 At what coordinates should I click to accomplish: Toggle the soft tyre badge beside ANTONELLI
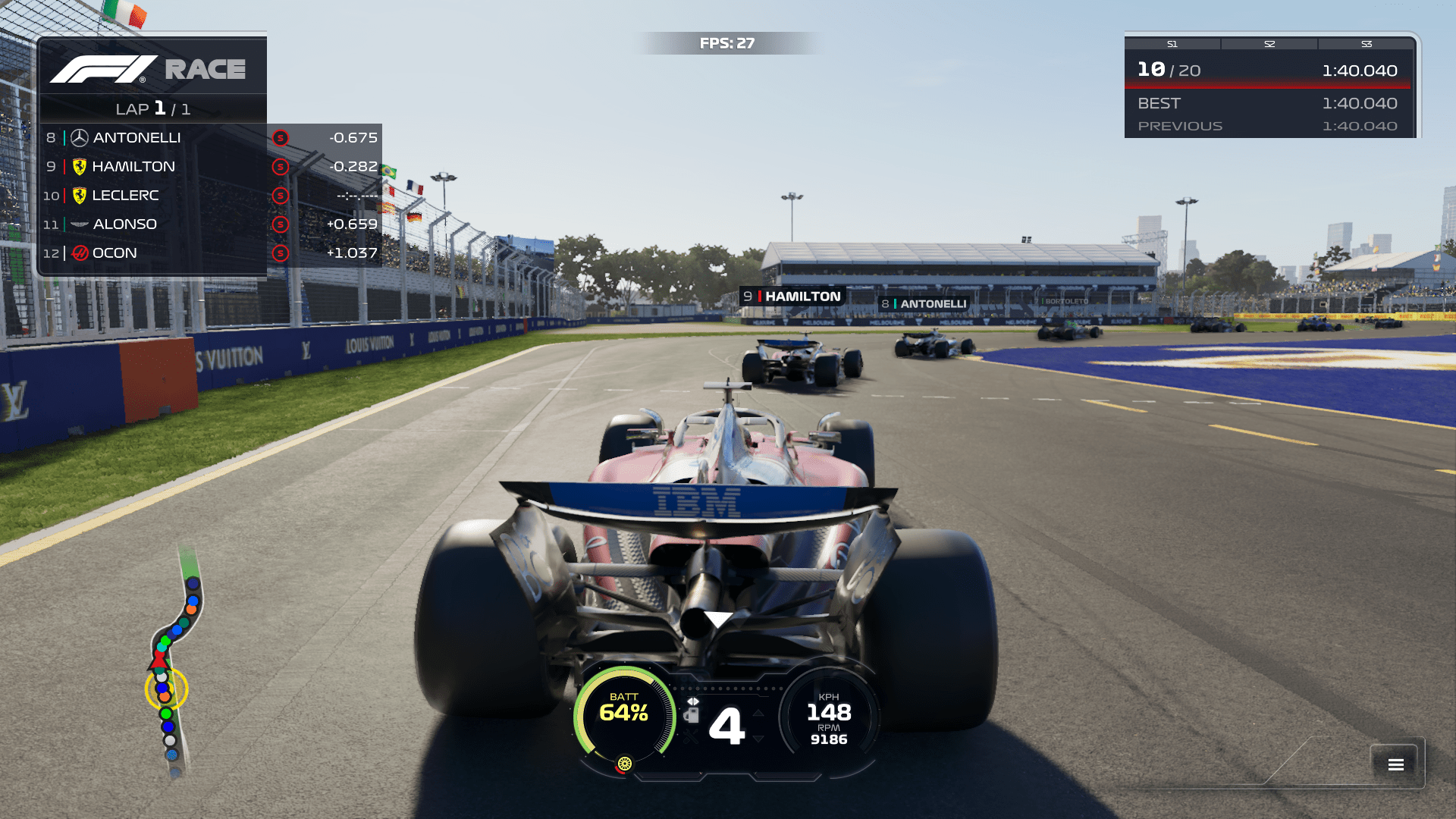click(x=280, y=137)
